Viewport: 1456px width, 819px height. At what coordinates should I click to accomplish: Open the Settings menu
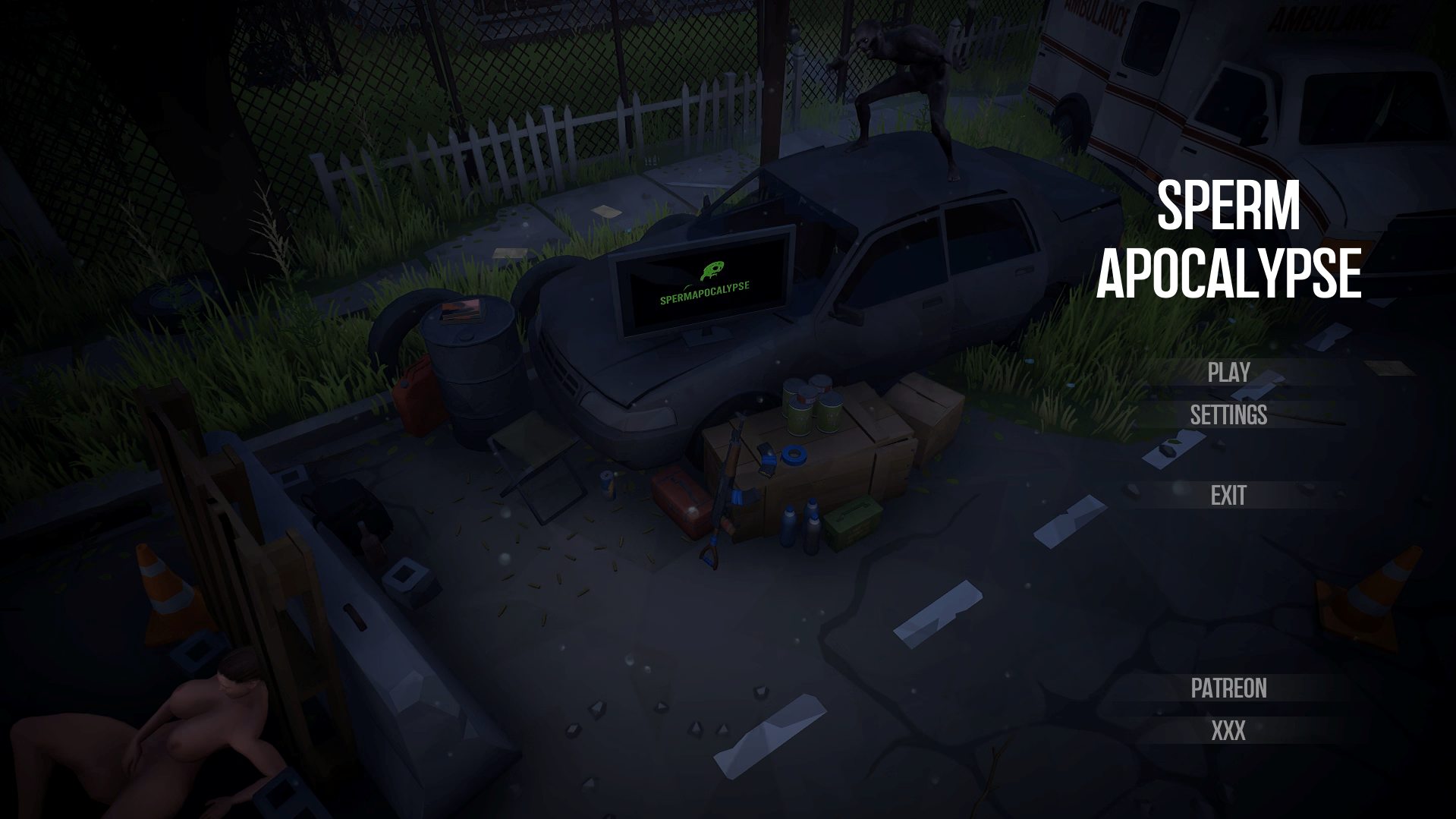tap(1228, 414)
